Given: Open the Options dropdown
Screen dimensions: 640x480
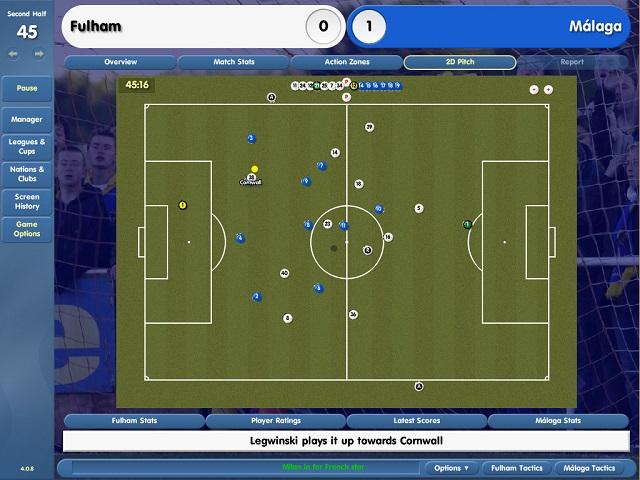Looking at the screenshot, I should 451,468.
